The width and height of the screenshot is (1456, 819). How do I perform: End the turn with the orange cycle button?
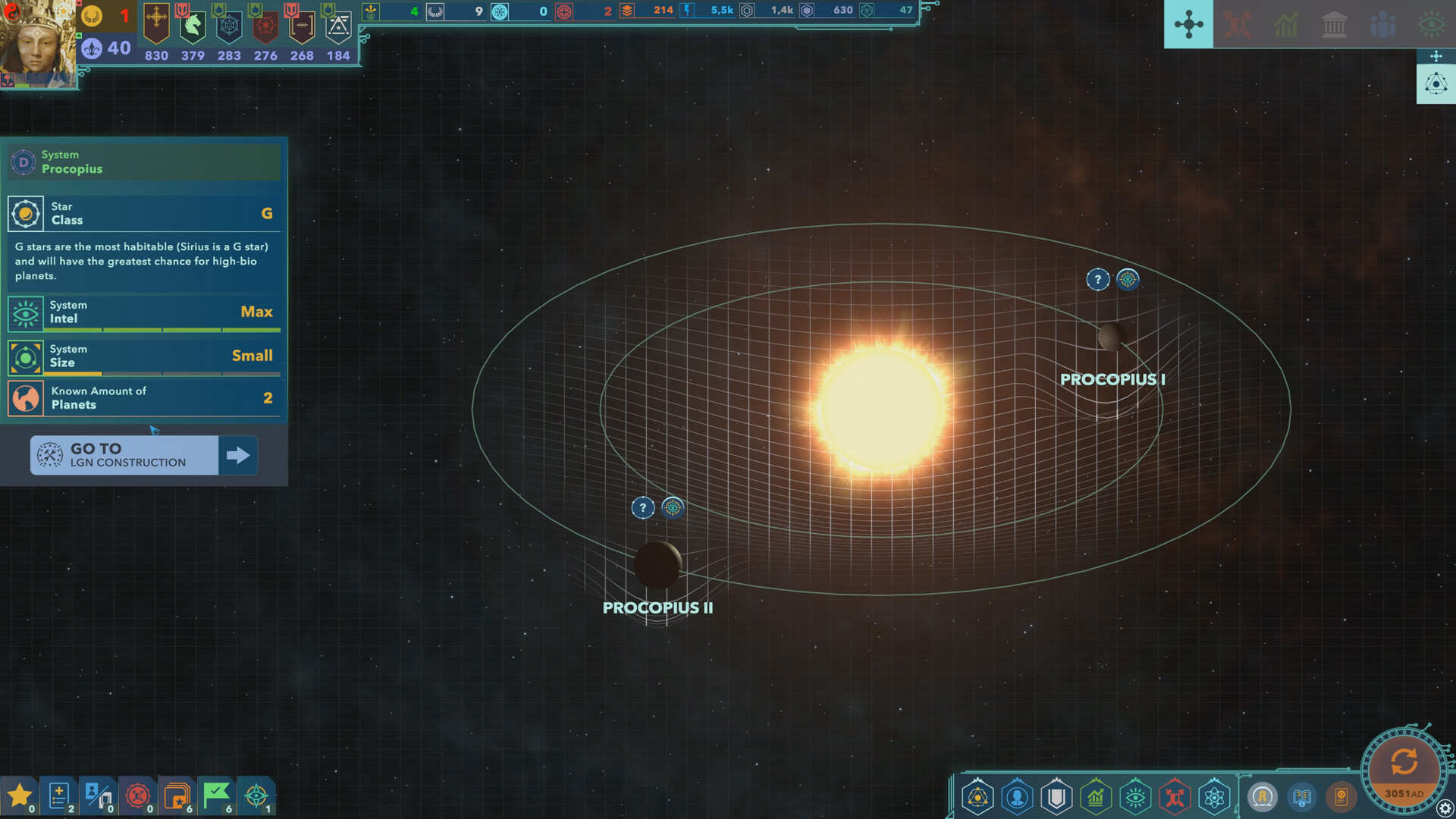(x=1404, y=762)
